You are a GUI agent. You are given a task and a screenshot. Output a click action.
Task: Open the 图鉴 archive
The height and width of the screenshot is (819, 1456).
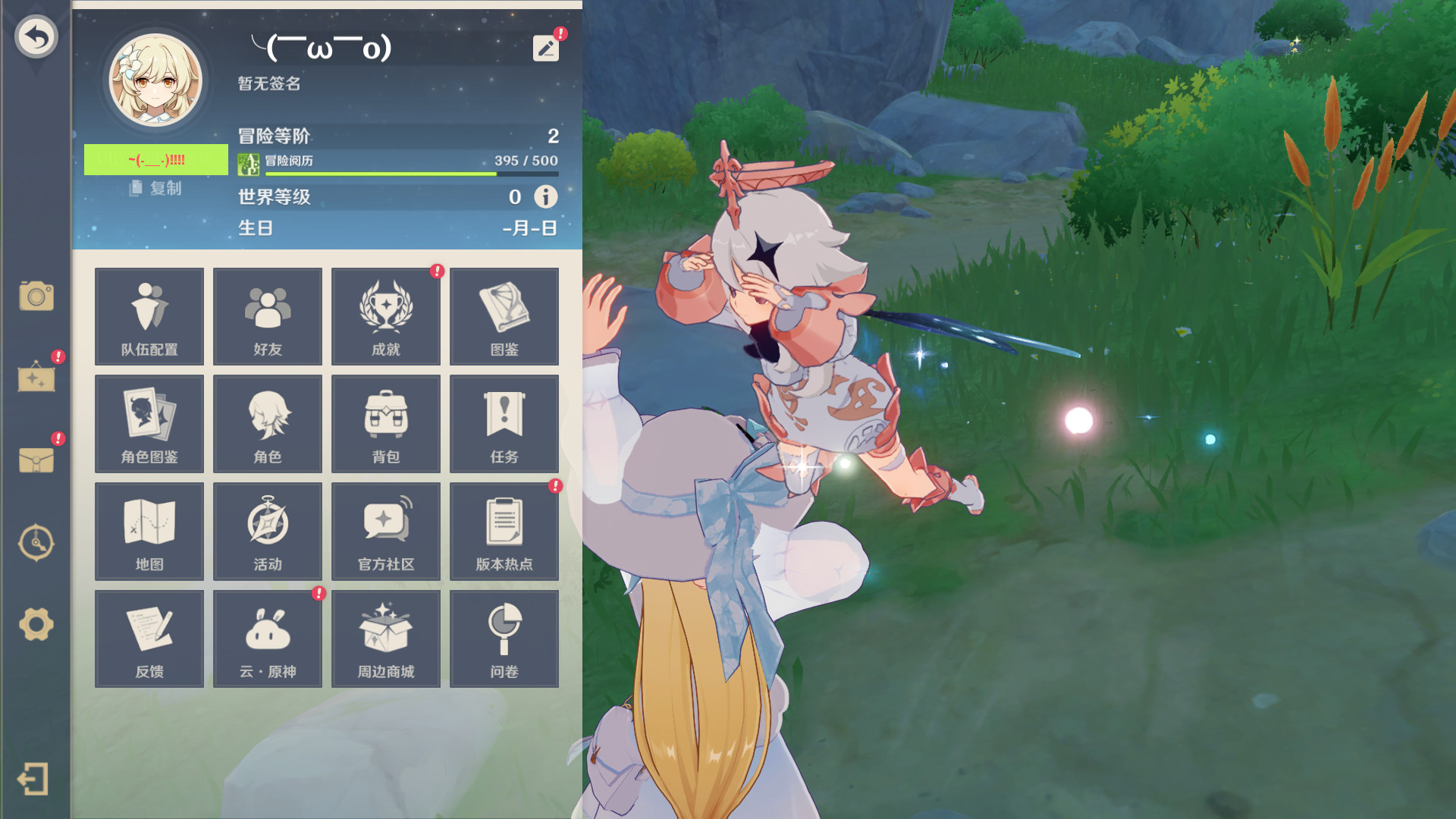(x=504, y=316)
